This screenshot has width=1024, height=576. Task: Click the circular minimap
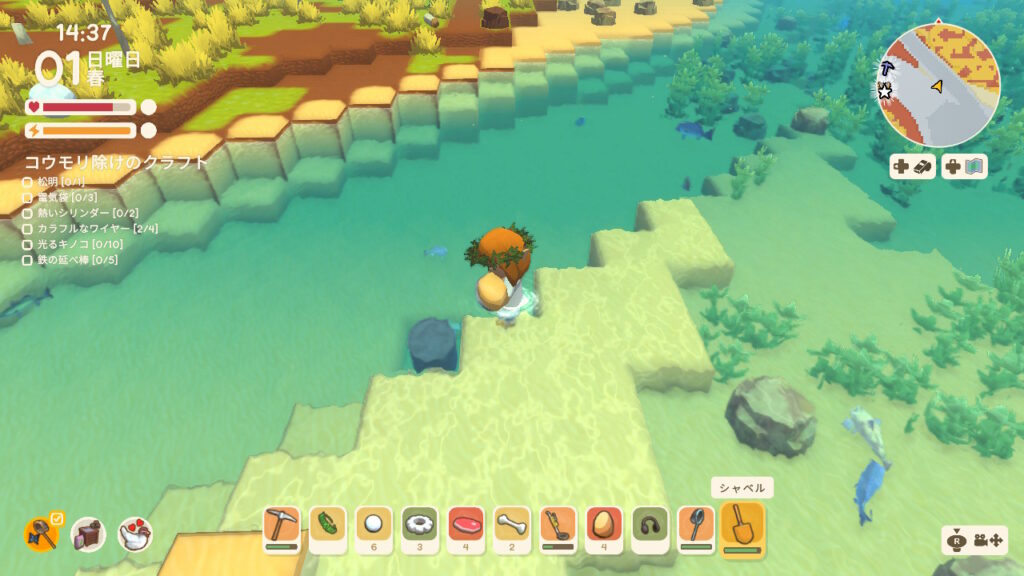941,84
